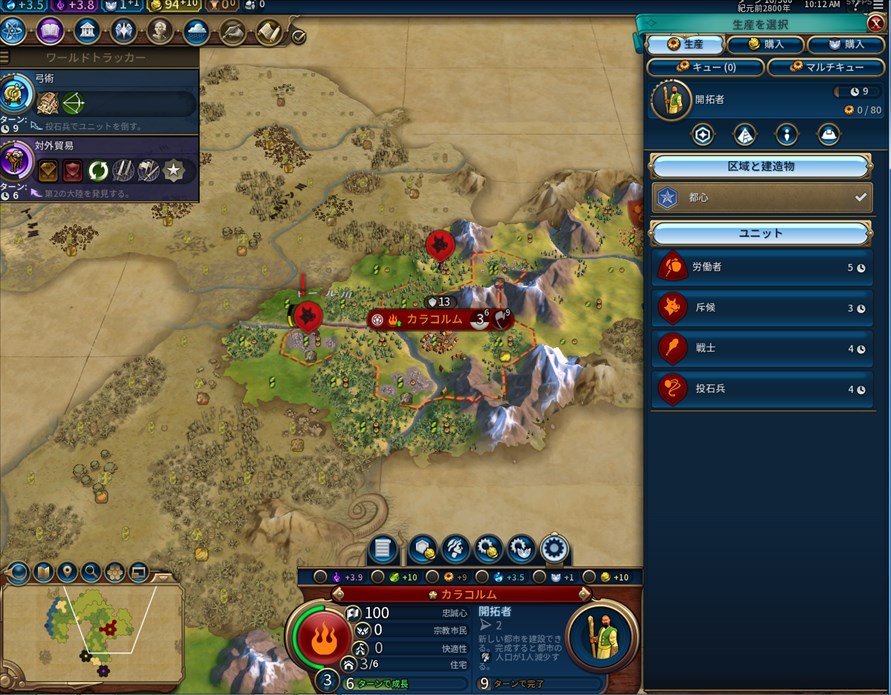Open the technology tree atom icon
The image size is (891, 695).
[15, 31]
